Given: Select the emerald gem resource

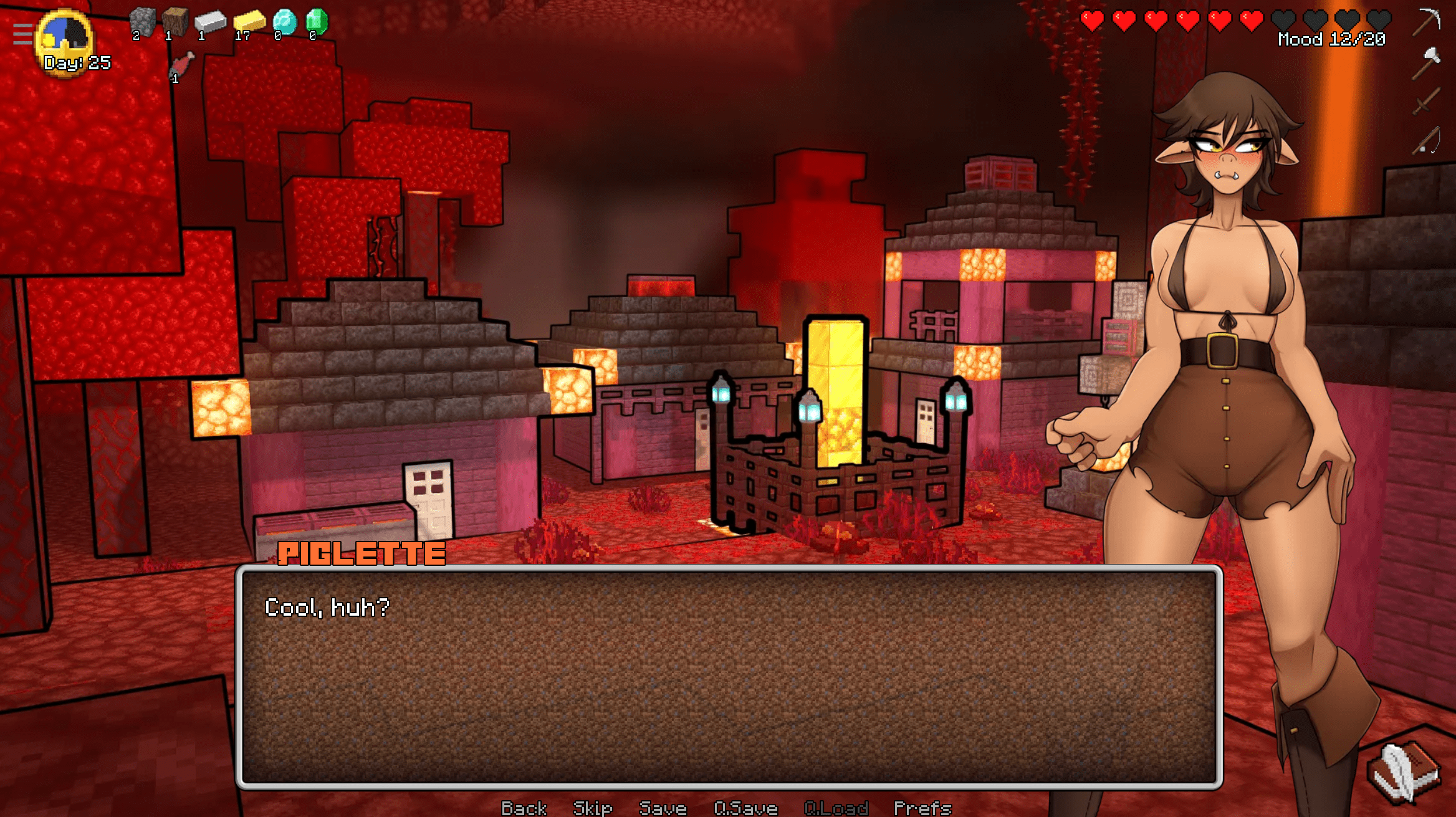Looking at the screenshot, I should click(317, 22).
